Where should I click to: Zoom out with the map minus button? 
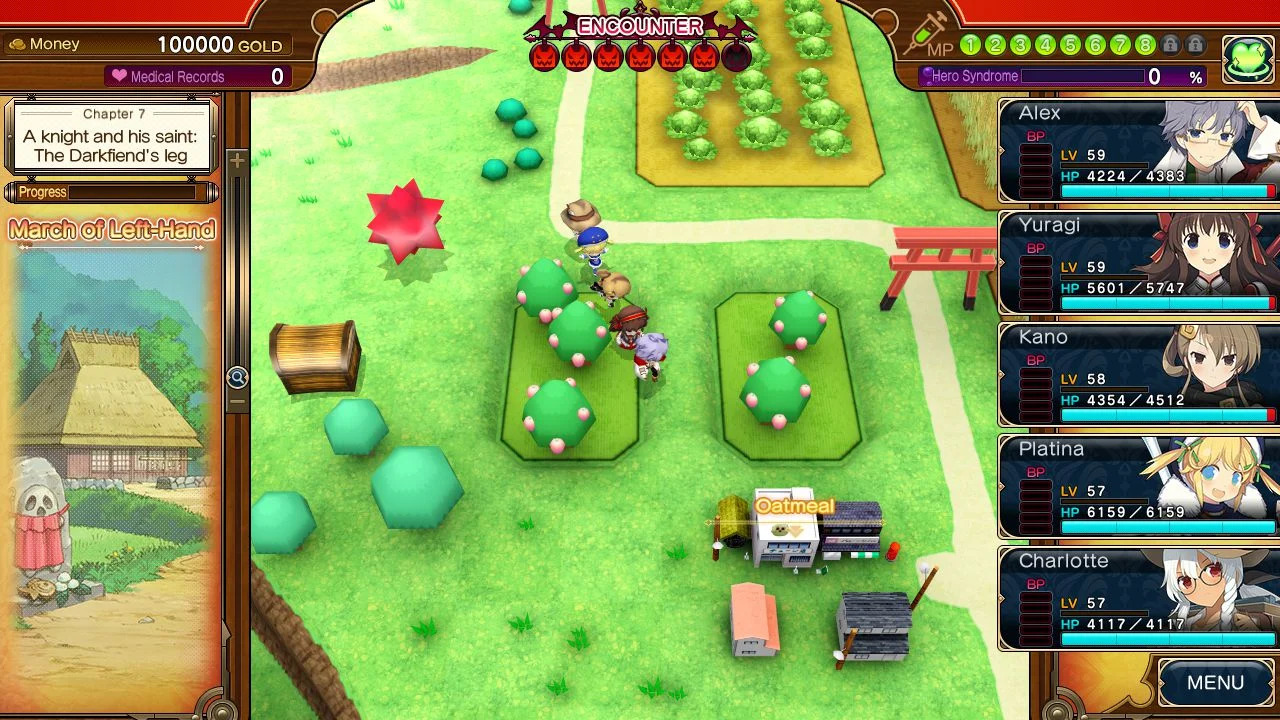[237, 402]
